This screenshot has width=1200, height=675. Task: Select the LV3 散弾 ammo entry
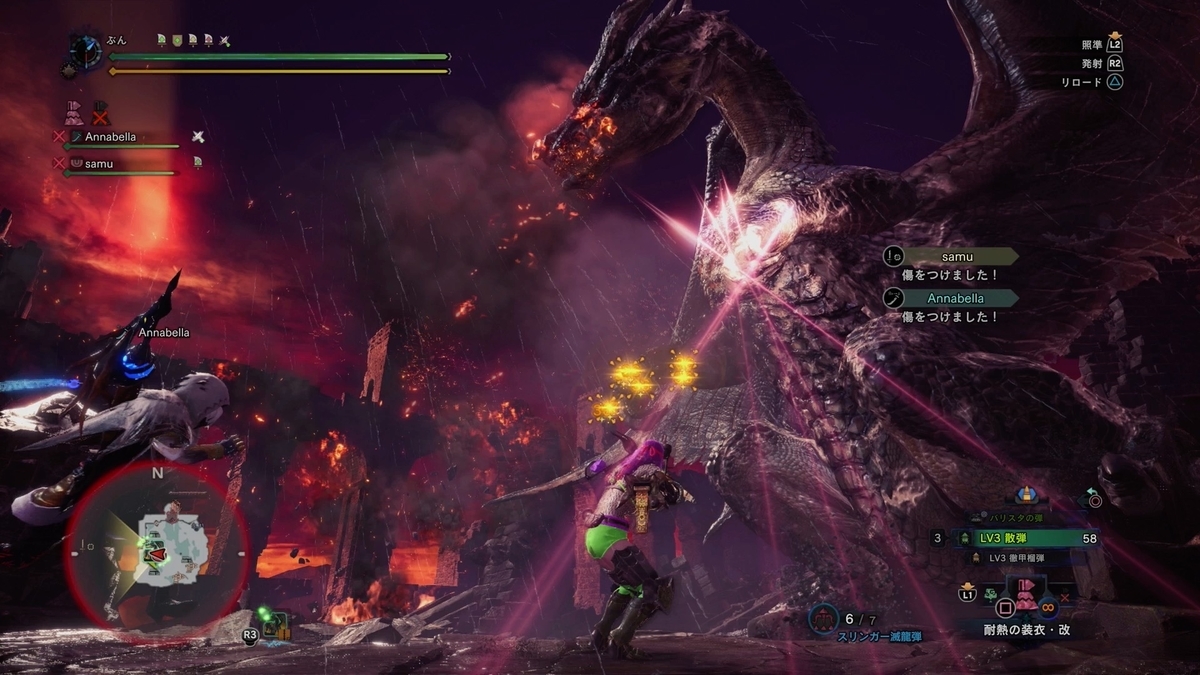pos(1018,538)
